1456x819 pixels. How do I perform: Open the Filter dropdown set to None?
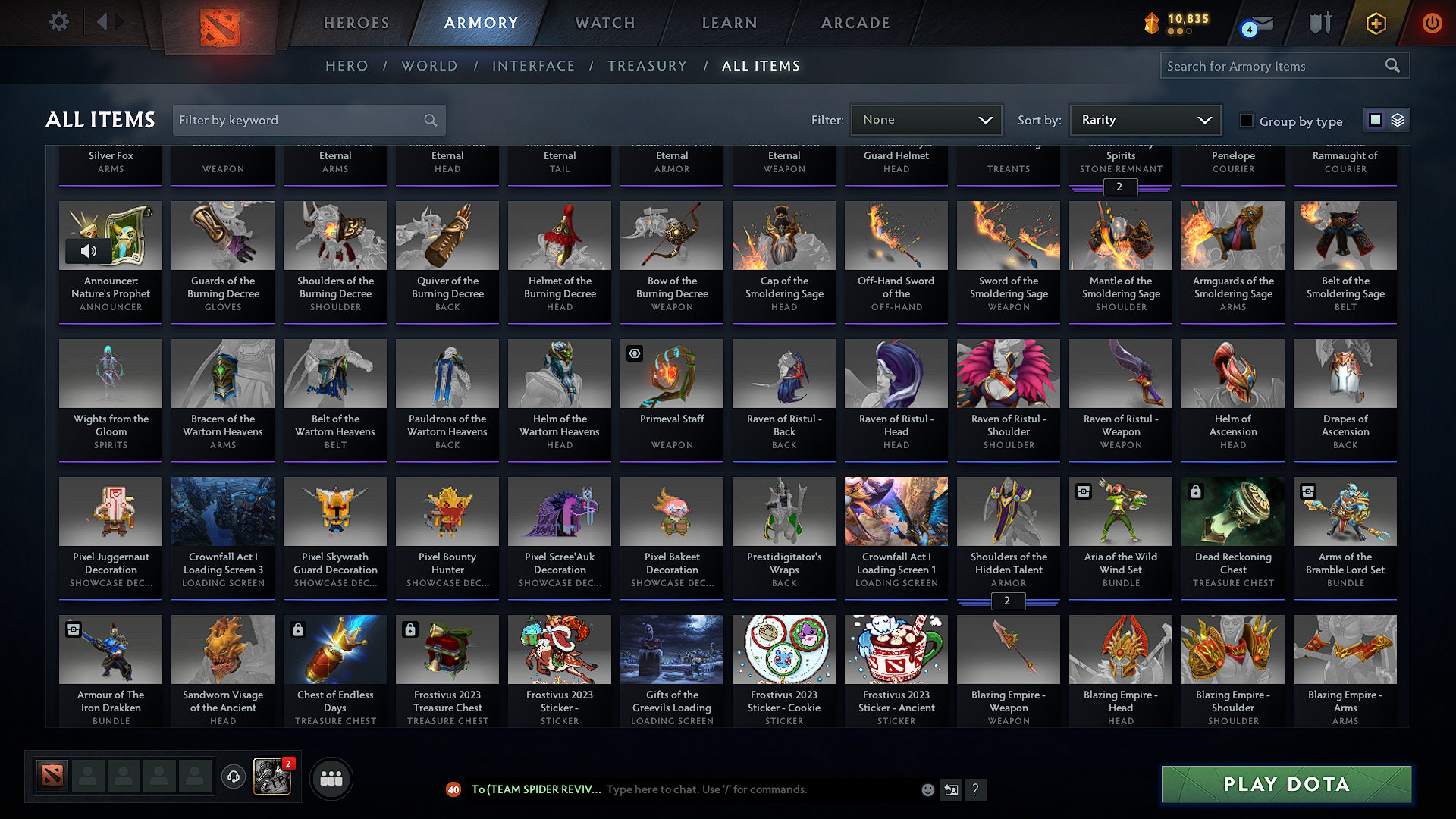(x=926, y=119)
